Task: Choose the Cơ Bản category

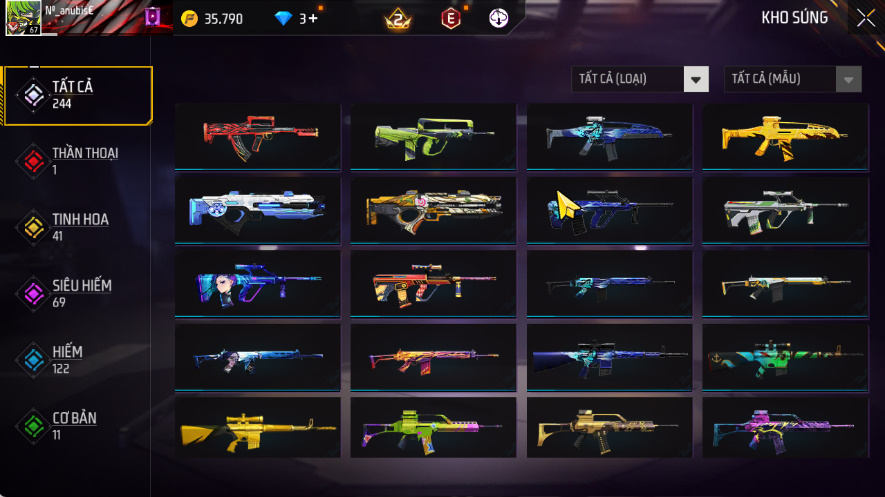Action: 77,425
